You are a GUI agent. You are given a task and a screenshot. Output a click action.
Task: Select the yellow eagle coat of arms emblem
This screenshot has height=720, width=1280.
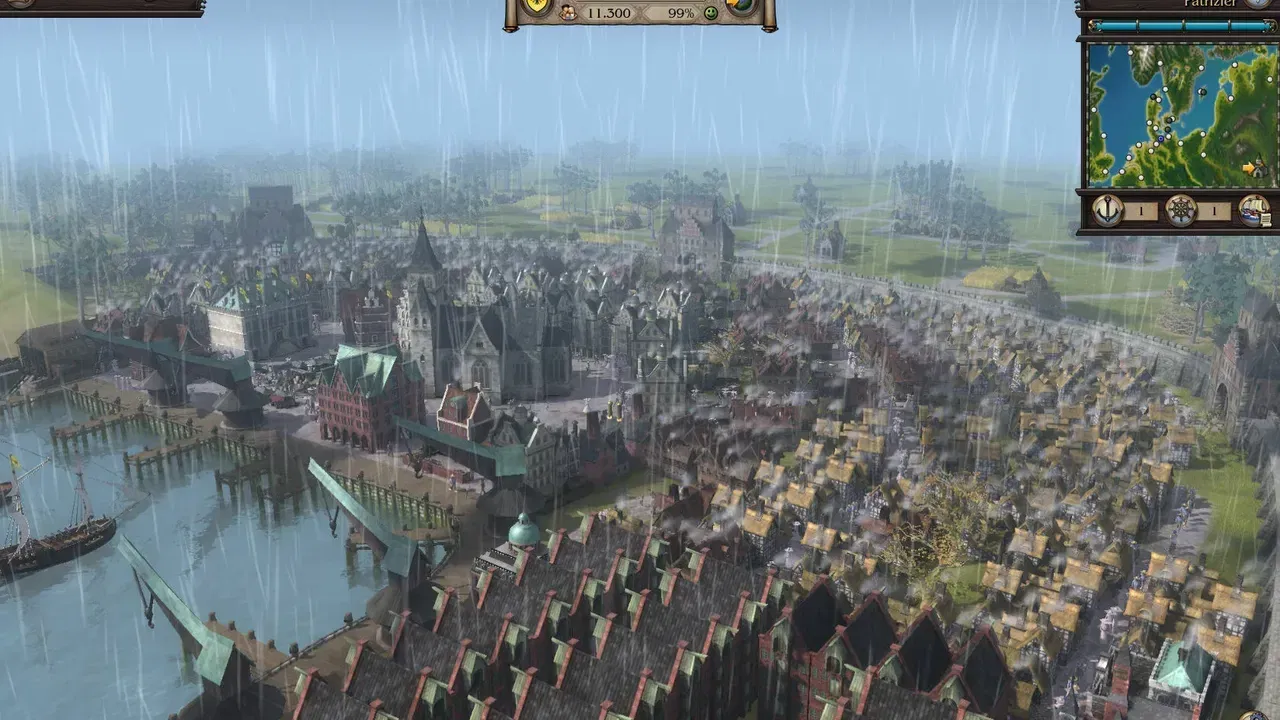[537, 4]
